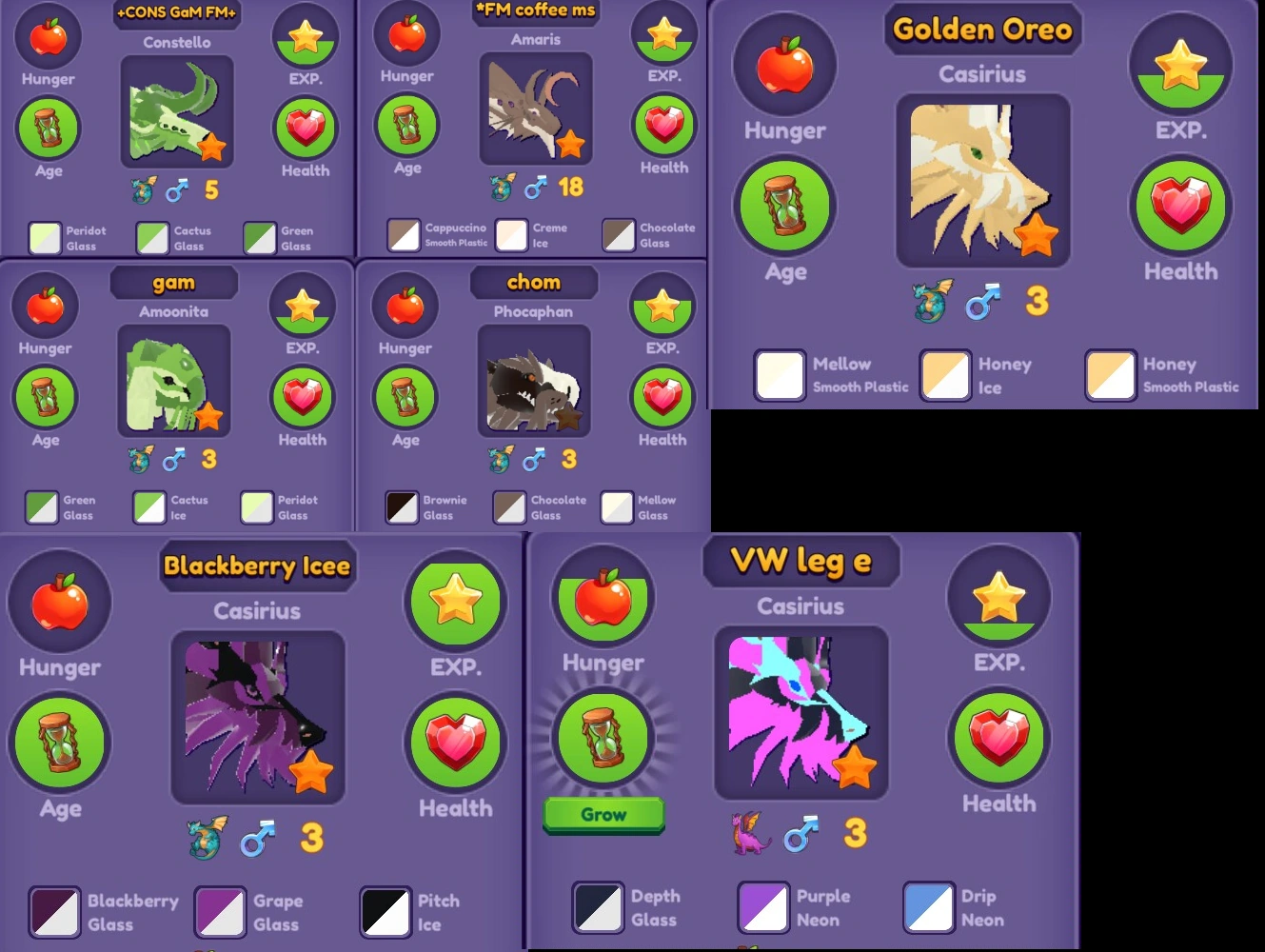Select the chom name tag on Phocaphan's card
1265x952 pixels.
pyautogui.click(x=534, y=282)
